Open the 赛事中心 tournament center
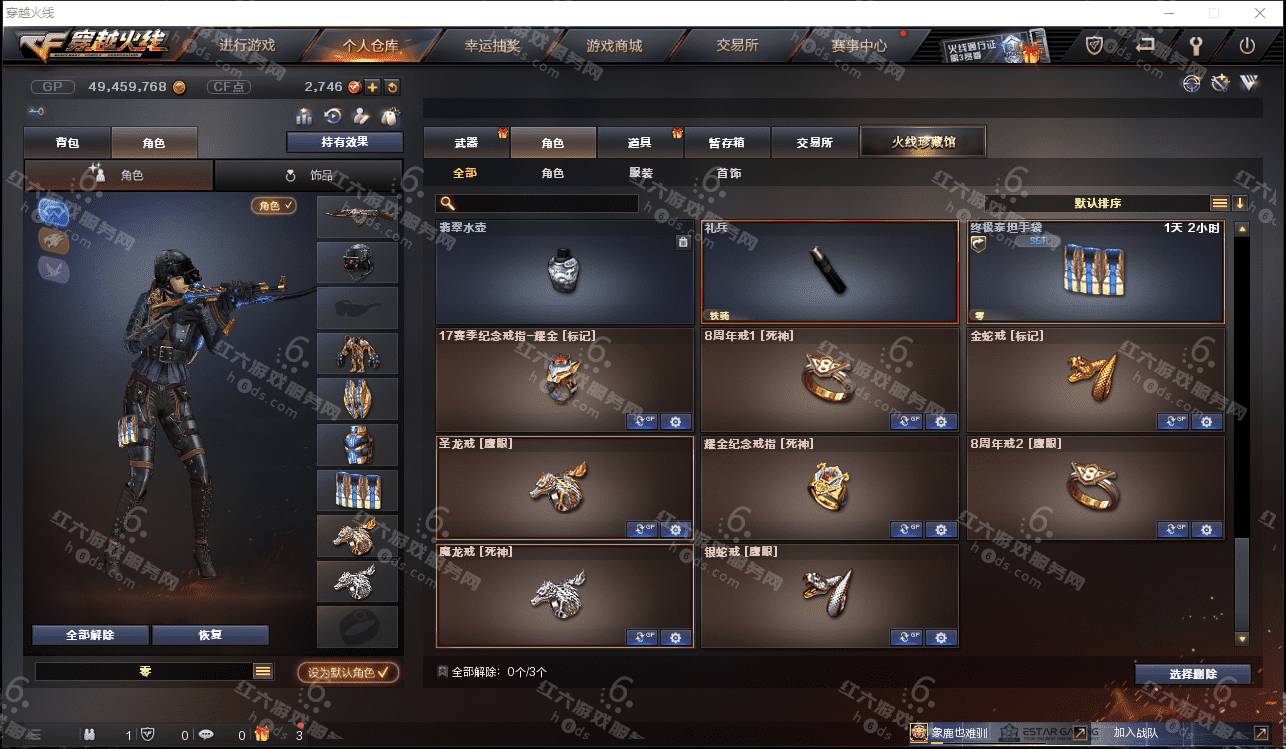The width and height of the screenshot is (1286, 749). point(858,46)
